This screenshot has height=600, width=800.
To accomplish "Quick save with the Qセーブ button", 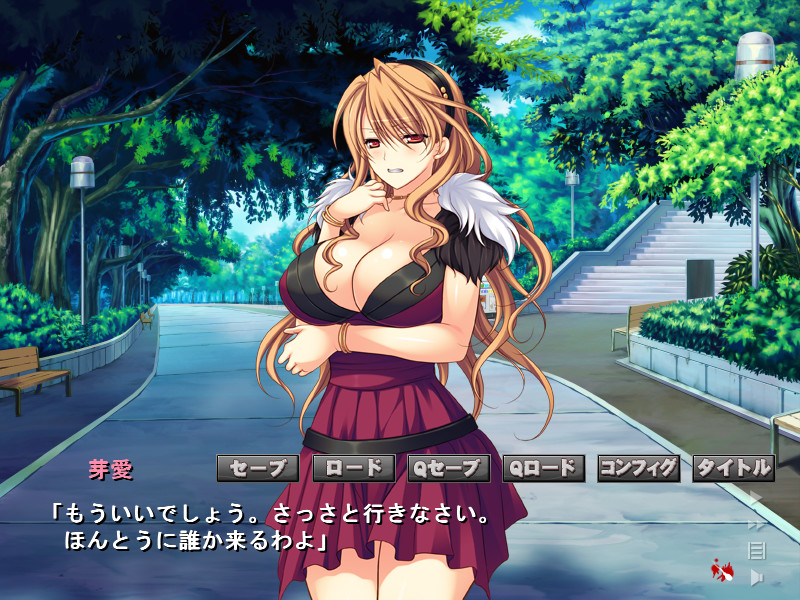I will (x=449, y=467).
